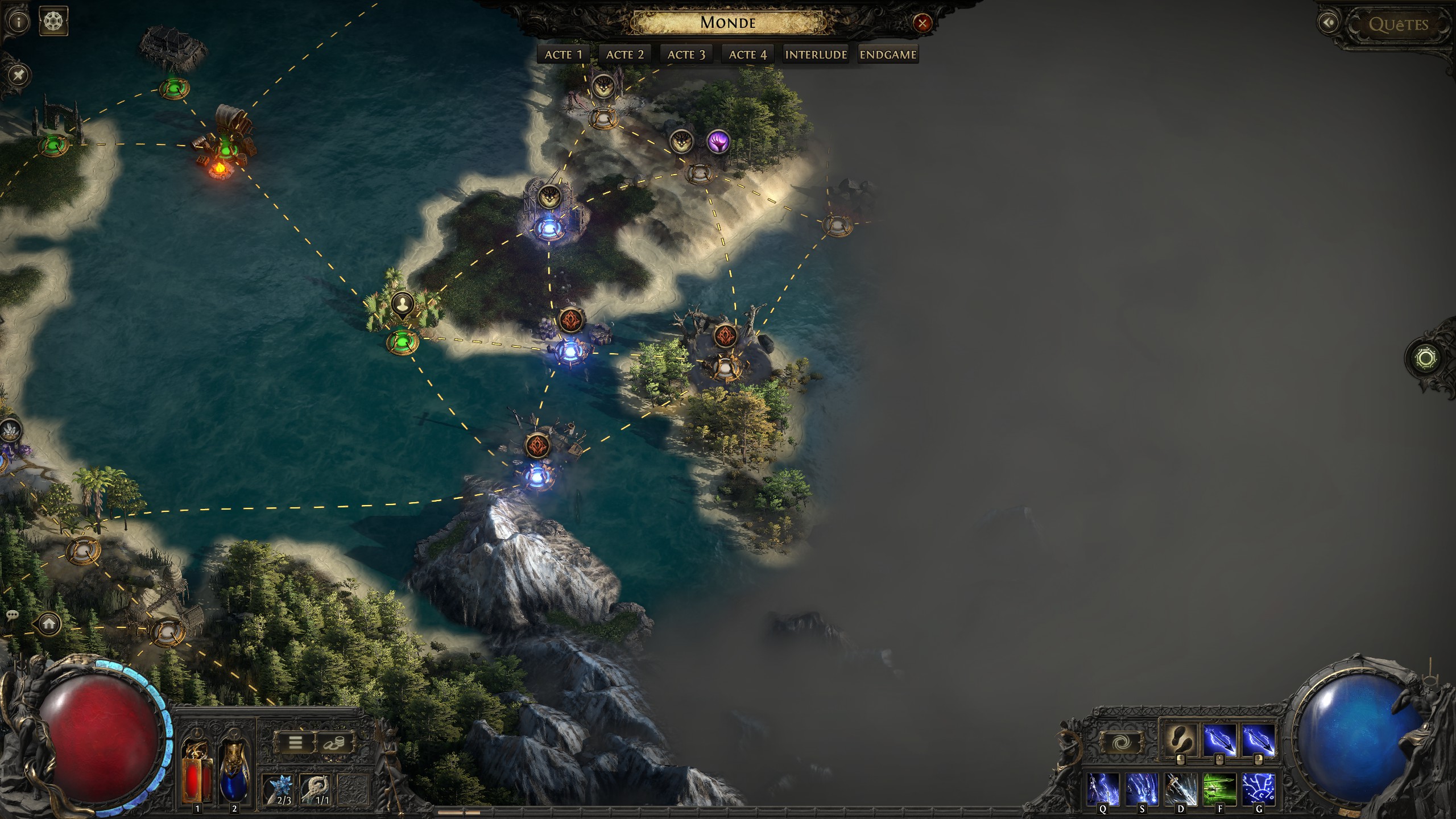Activate the green arrows skill
Viewport: 1456px width, 819px height.
pyautogui.click(x=1219, y=789)
